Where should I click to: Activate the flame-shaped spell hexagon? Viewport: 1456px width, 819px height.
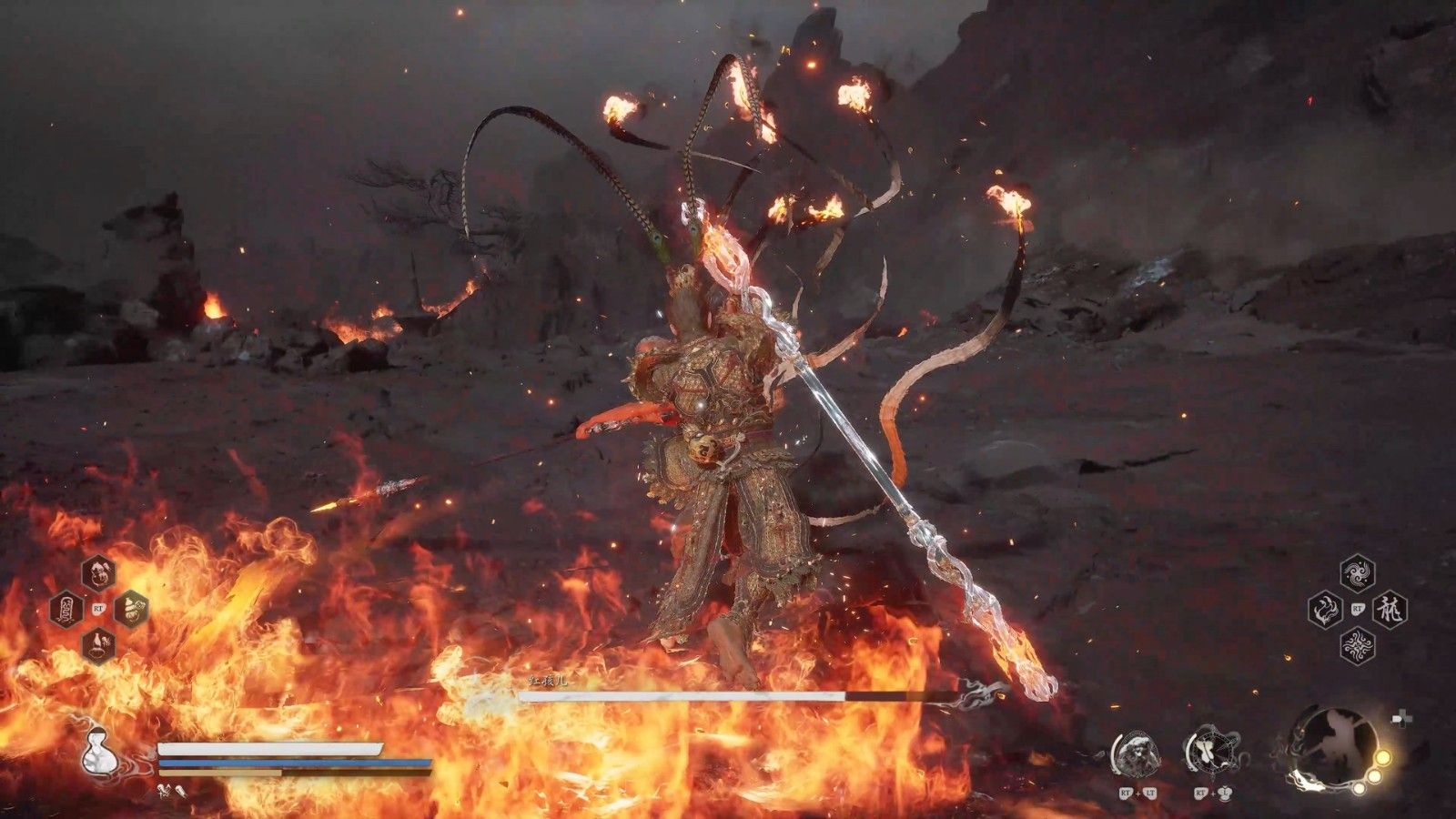click(1325, 610)
